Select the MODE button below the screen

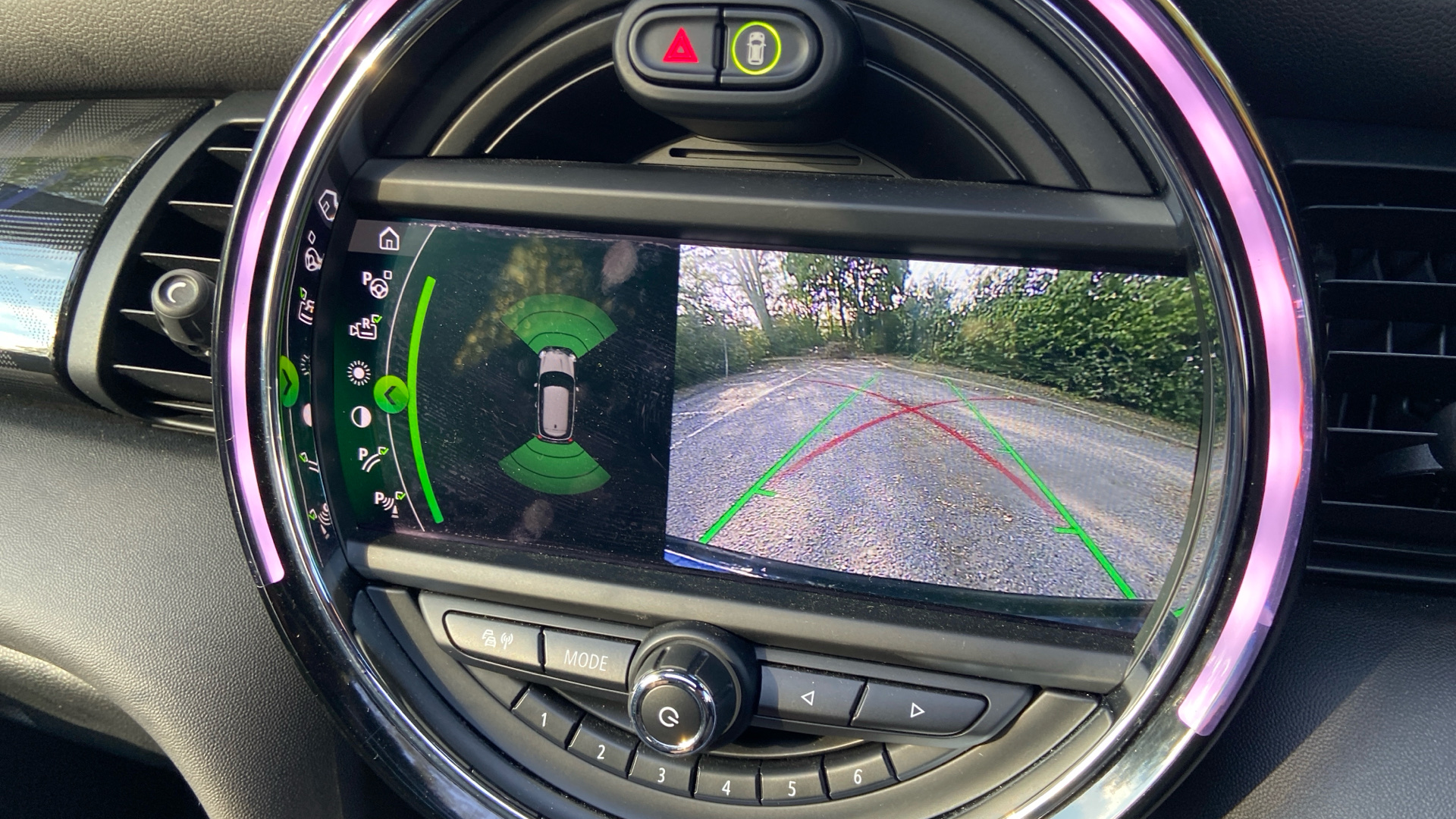point(586,660)
